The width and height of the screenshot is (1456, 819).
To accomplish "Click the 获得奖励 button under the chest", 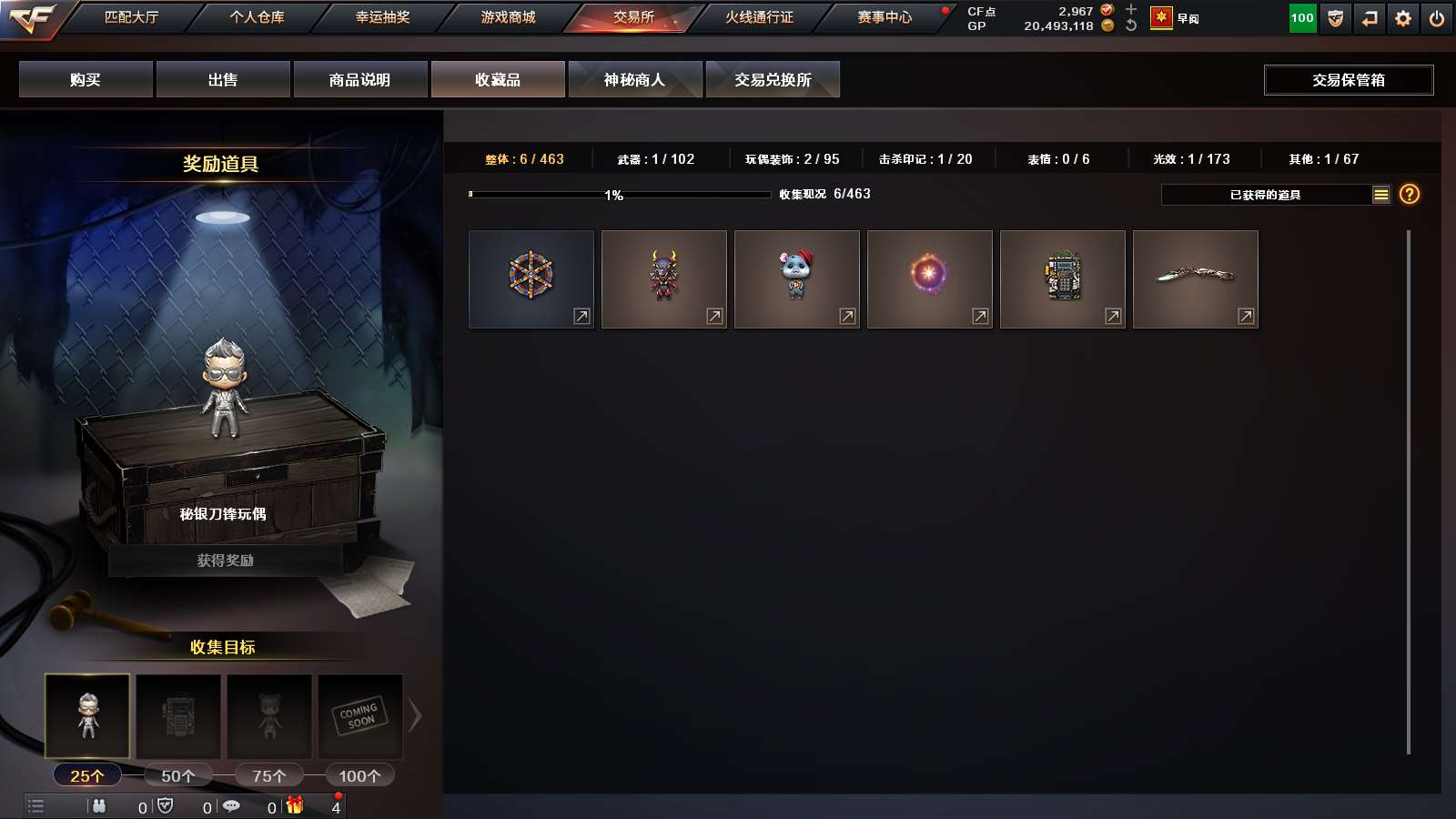I will pyautogui.click(x=224, y=561).
